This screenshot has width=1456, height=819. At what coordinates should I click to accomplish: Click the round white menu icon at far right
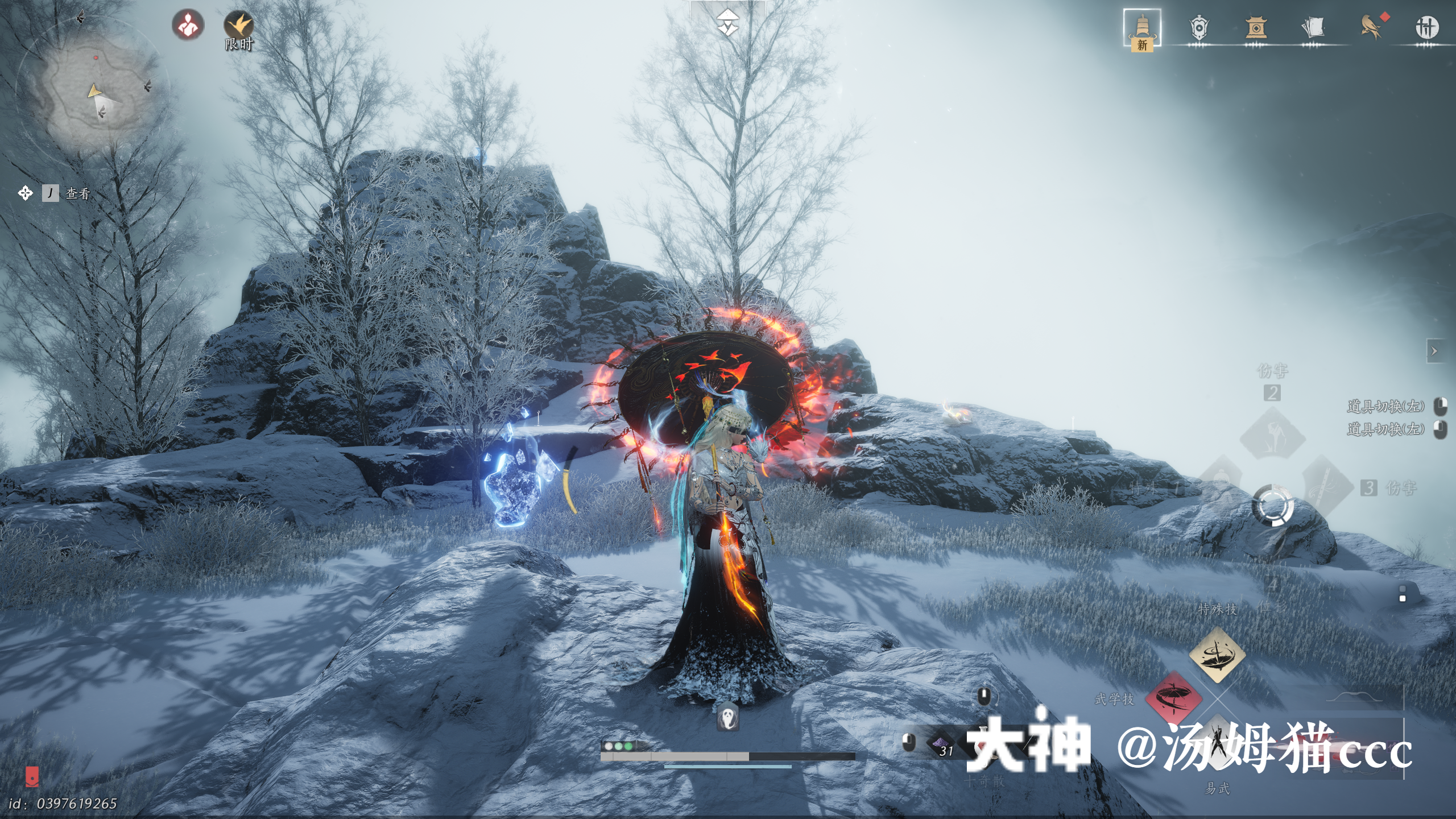pyautogui.click(x=1426, y=27)
